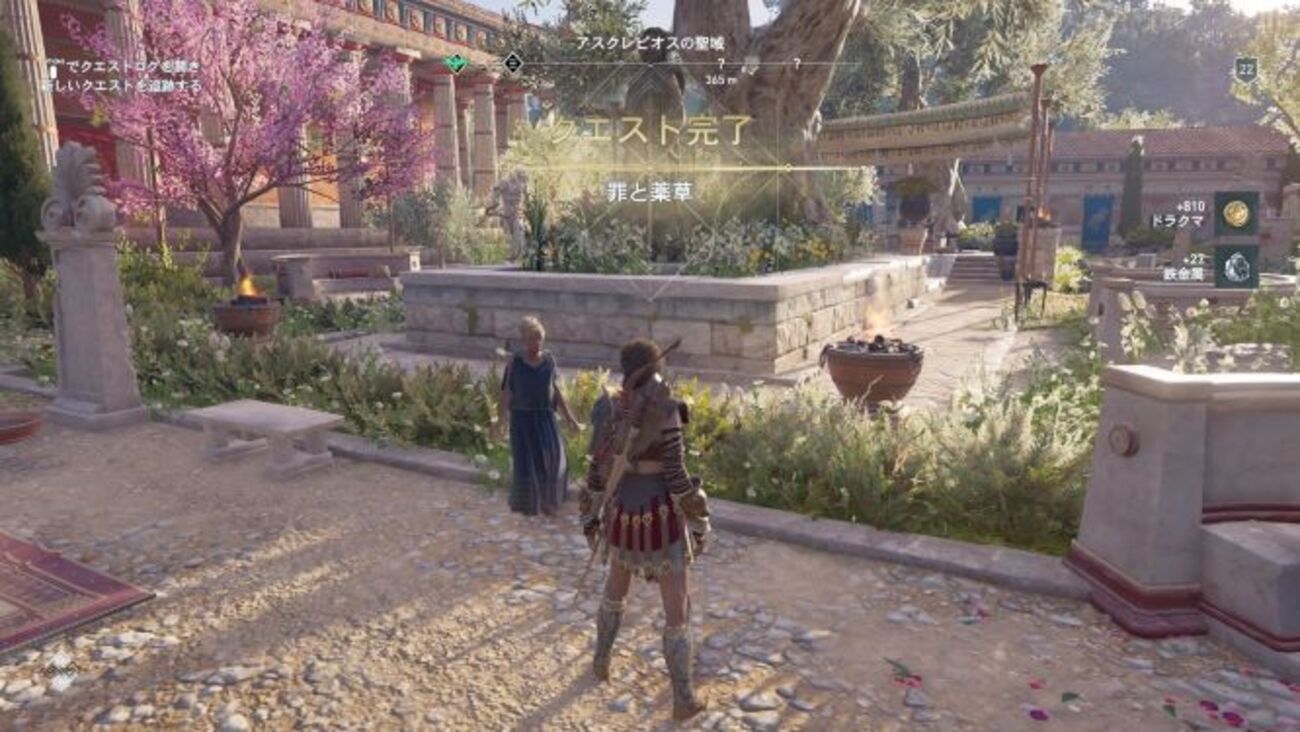Click the green eagle icon beside the compass
The width and height of the screenshot is (1300, 732).
pyautogui.click(x=456, y=63)
